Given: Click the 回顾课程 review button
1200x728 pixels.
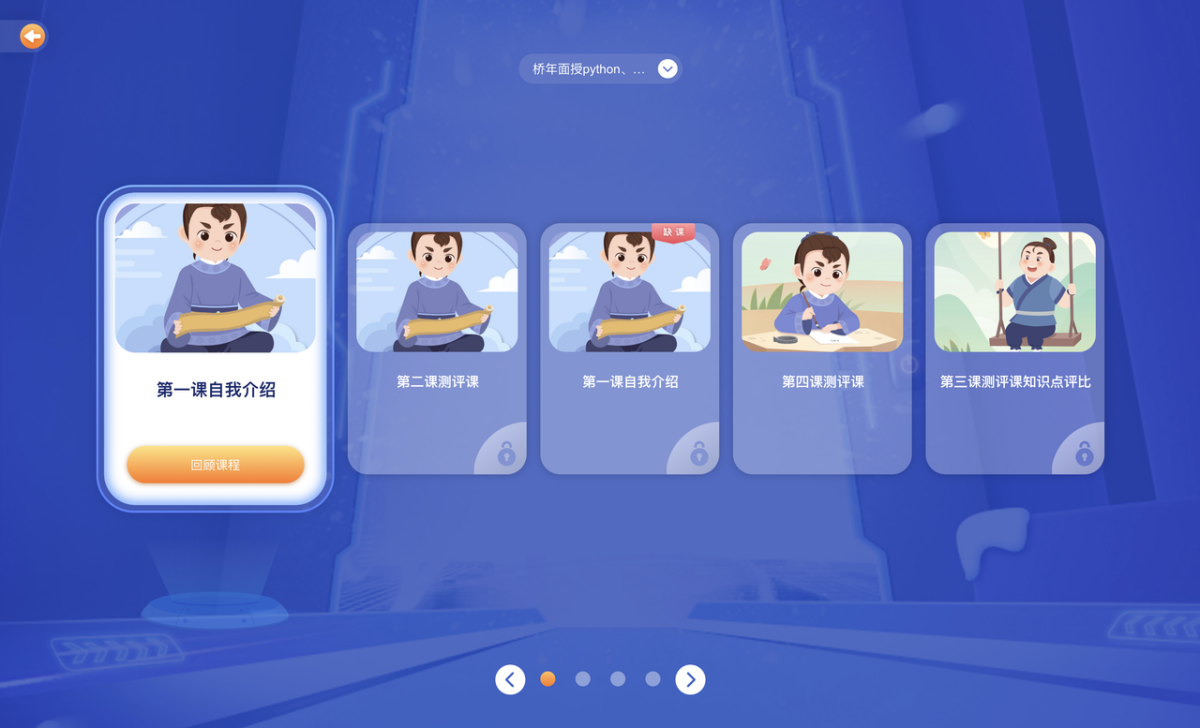Looking at the screenshot, I should click(x=215, y=465).
